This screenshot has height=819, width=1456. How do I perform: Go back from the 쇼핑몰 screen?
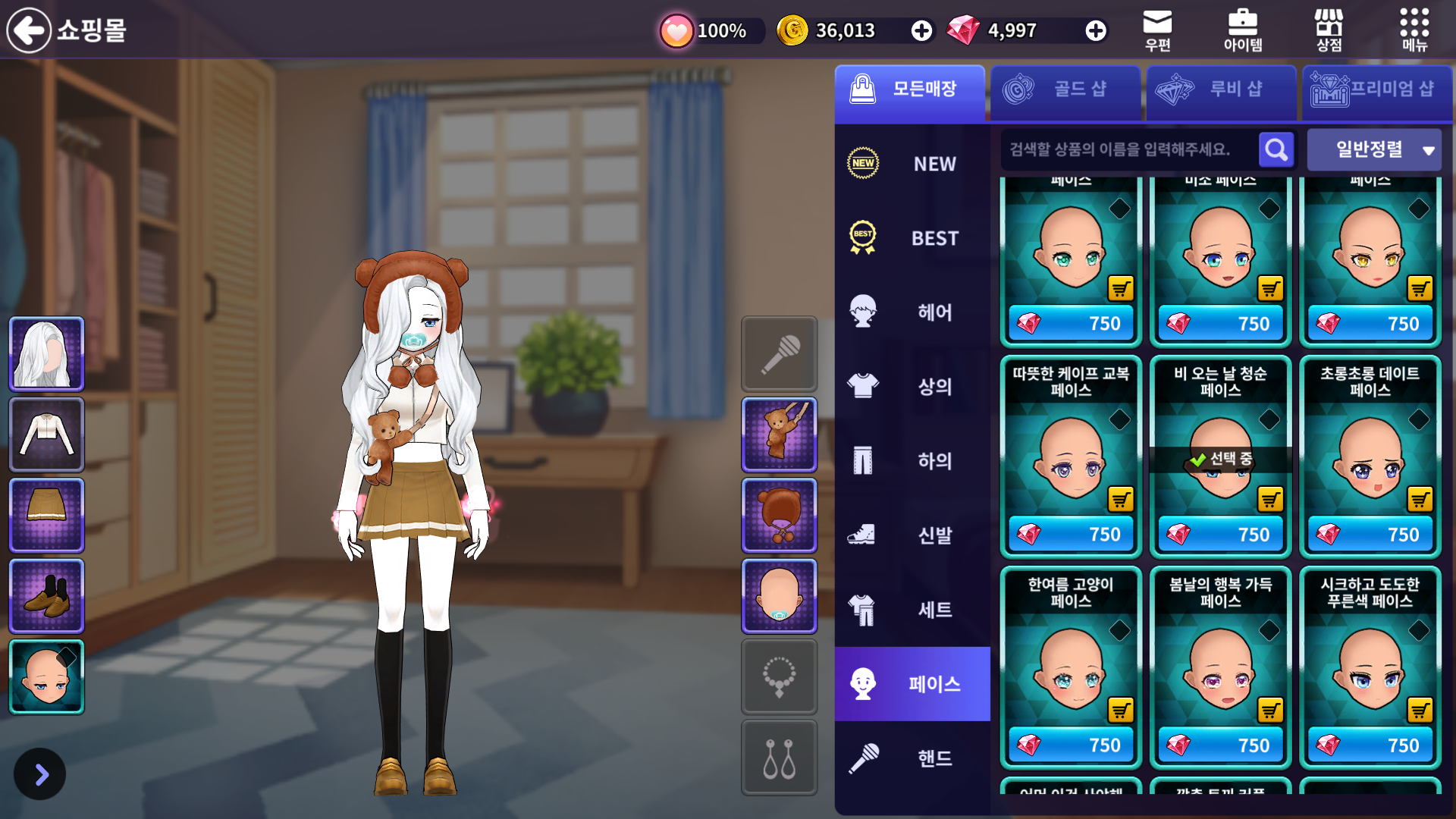[x=29, y=30]
